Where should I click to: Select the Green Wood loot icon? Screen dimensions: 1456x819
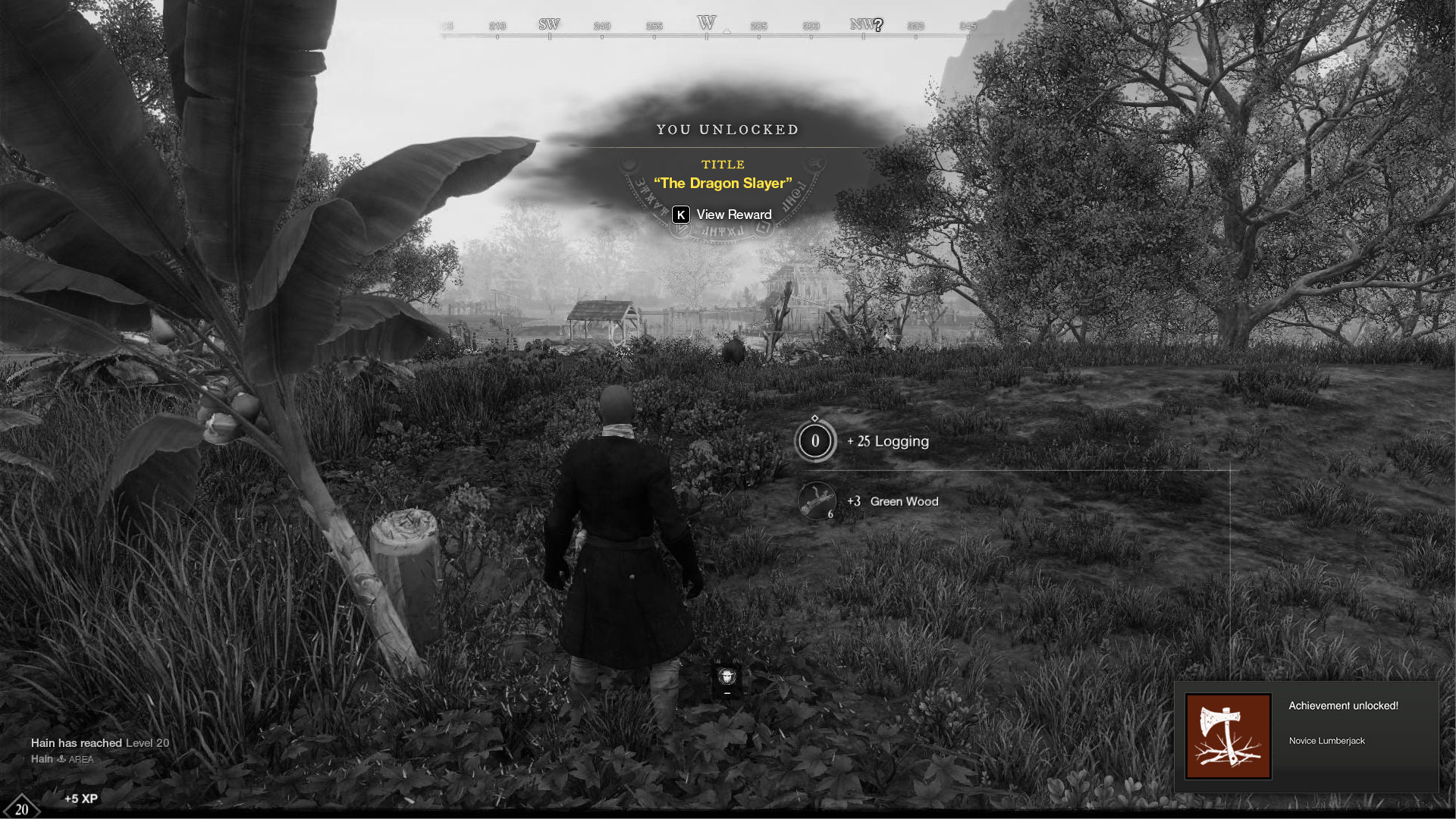pos(816,501)
